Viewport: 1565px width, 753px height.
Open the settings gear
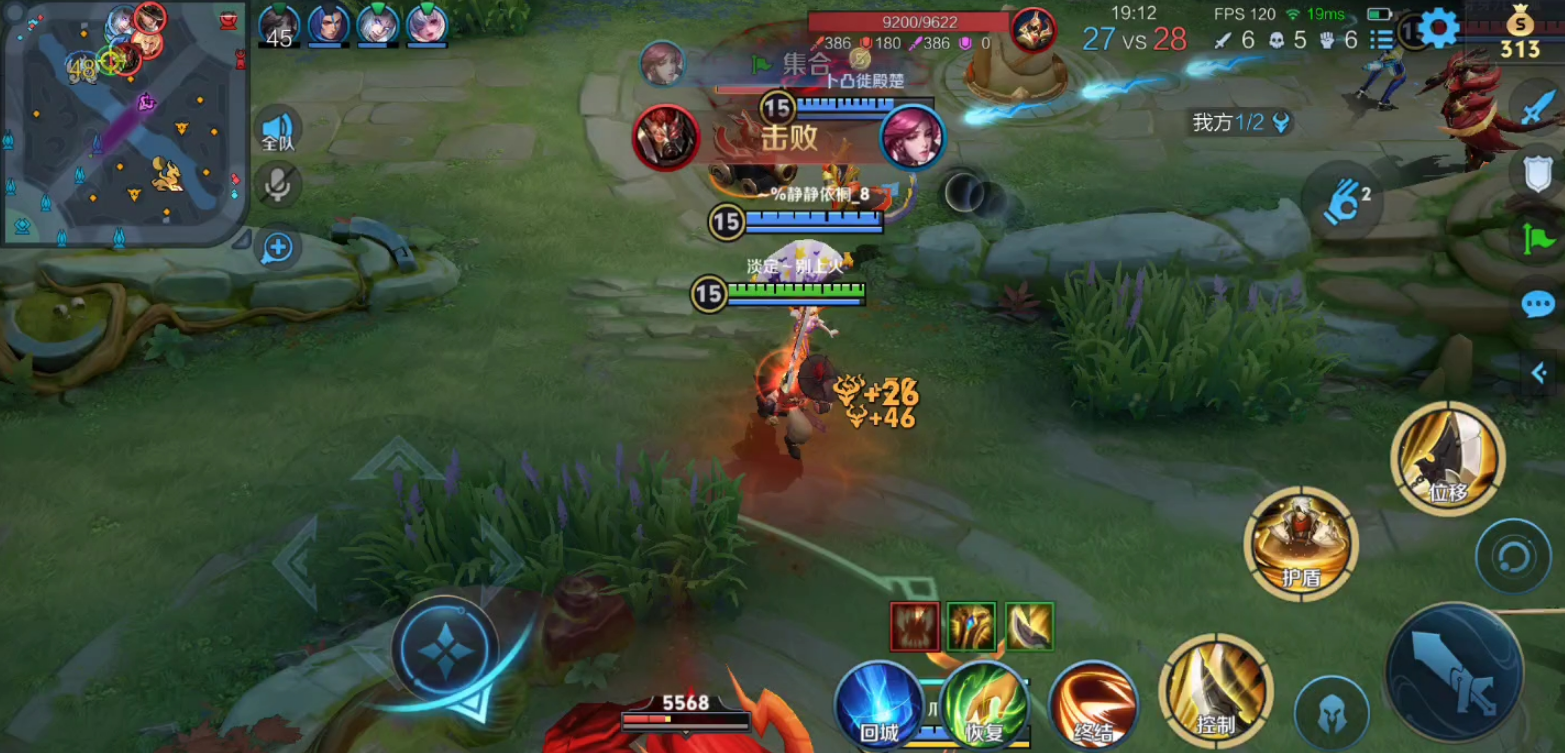coord(1439,29)
